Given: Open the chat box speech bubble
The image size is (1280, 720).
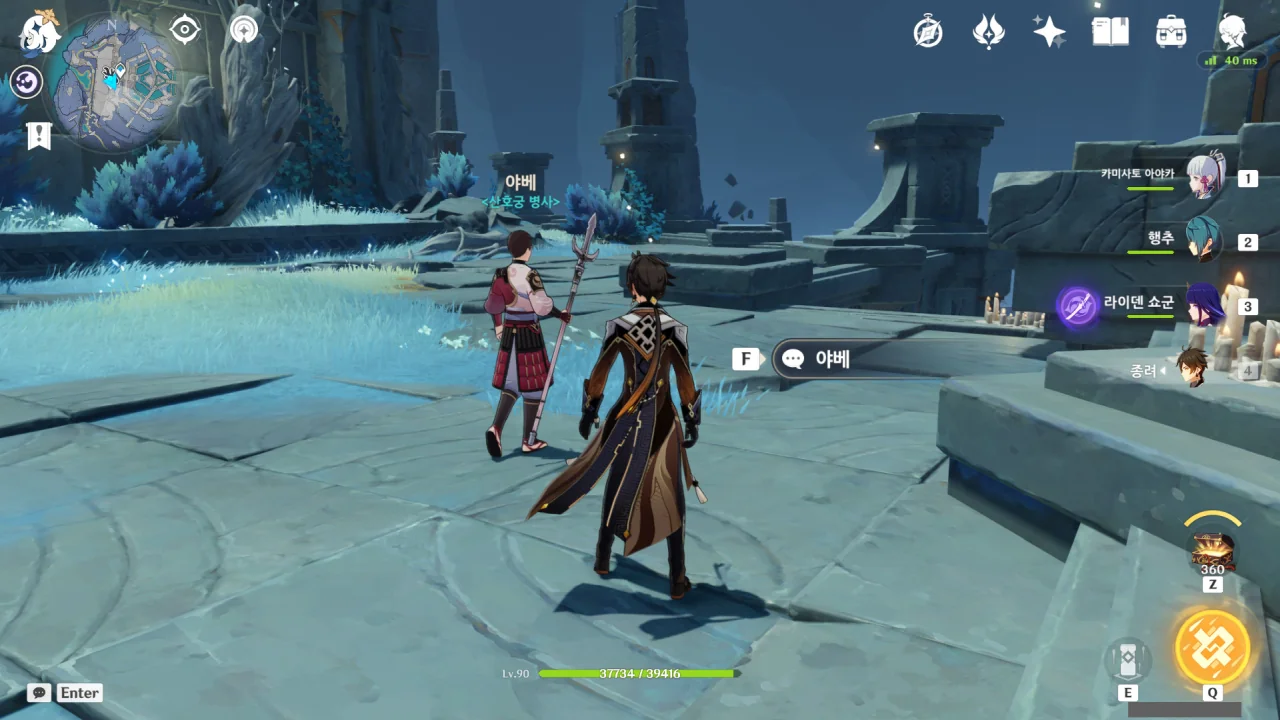Looking at the screenshot, I should (x=39, y=693).
